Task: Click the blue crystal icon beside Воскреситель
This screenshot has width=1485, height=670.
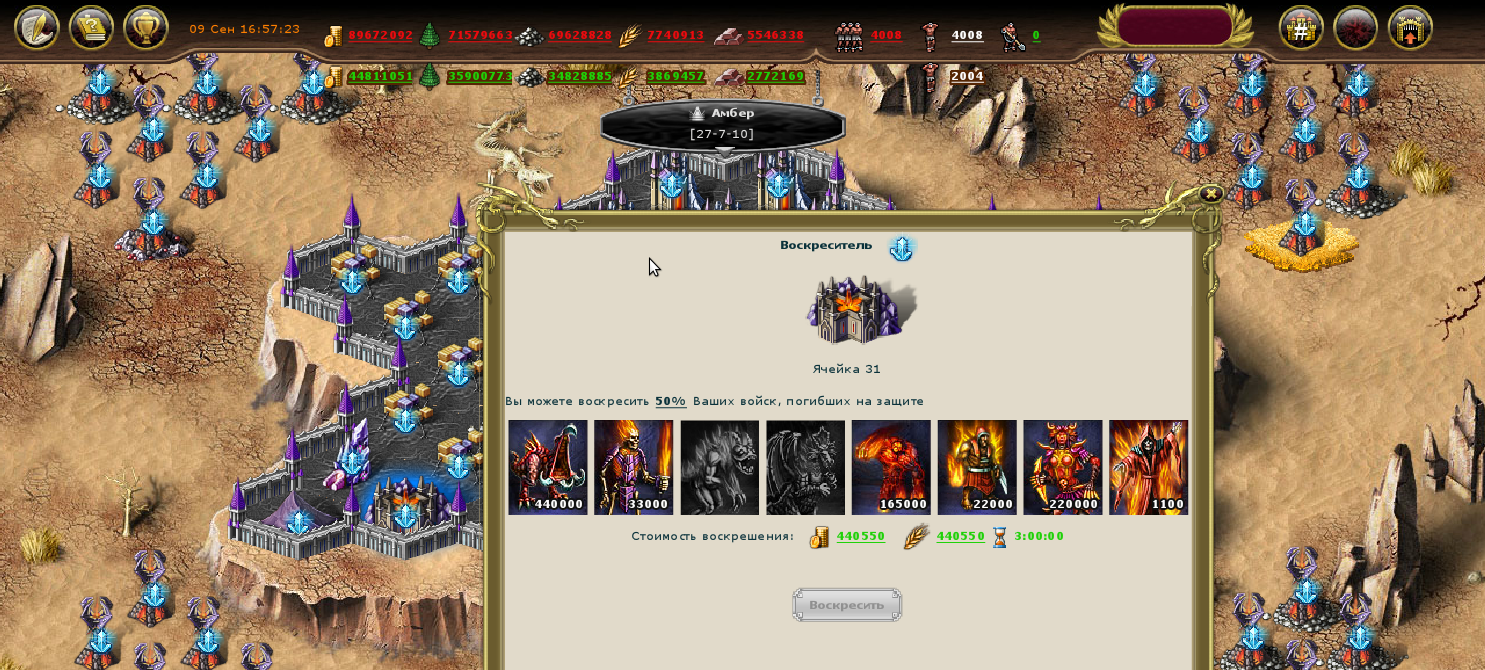Action: (x=902, y=248)
